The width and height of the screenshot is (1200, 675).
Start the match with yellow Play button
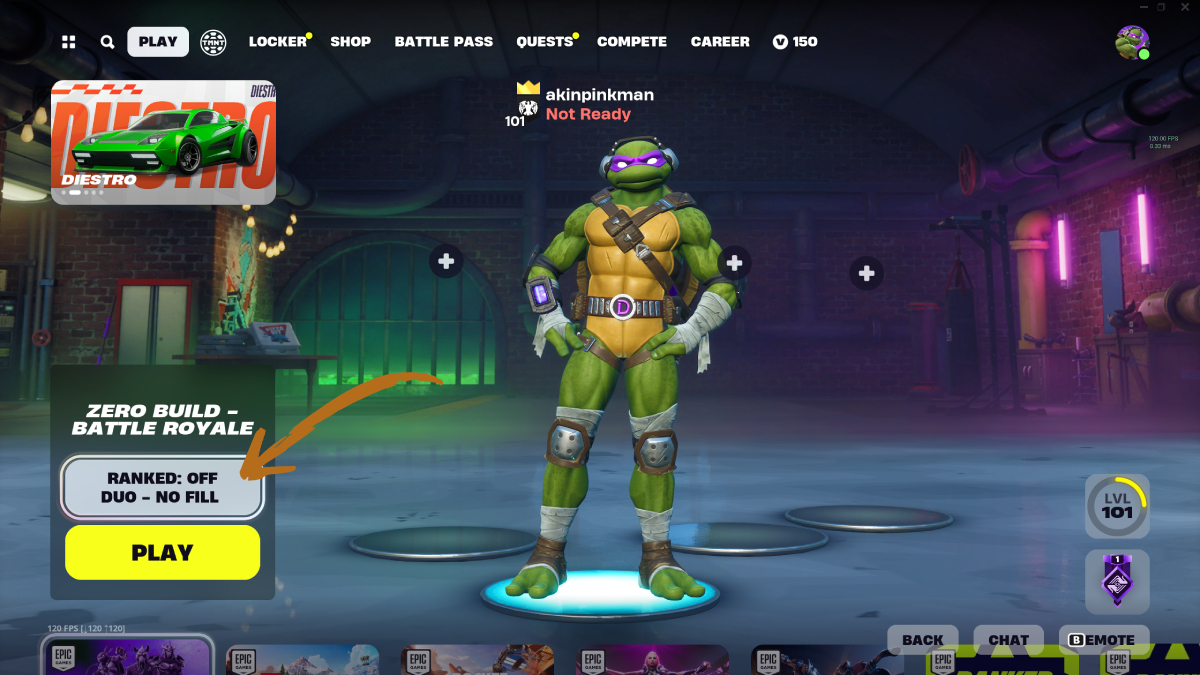162,552
